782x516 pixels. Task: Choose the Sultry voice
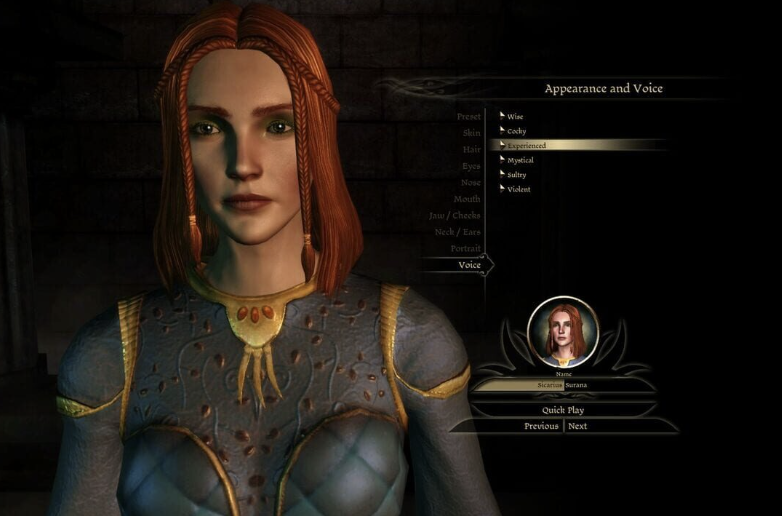point(516,175)
